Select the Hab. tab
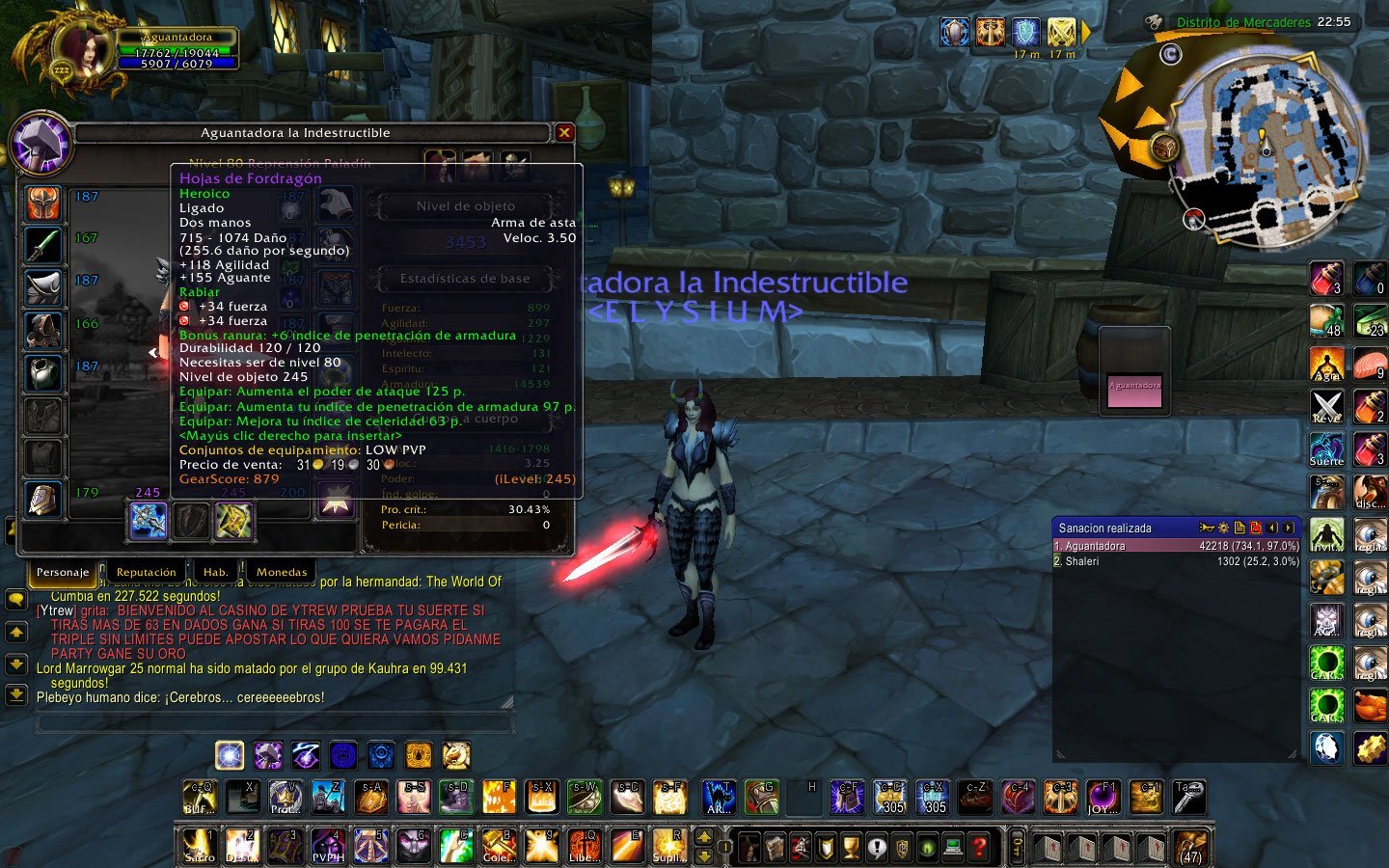1389x868 pixels. click(215, 572)
